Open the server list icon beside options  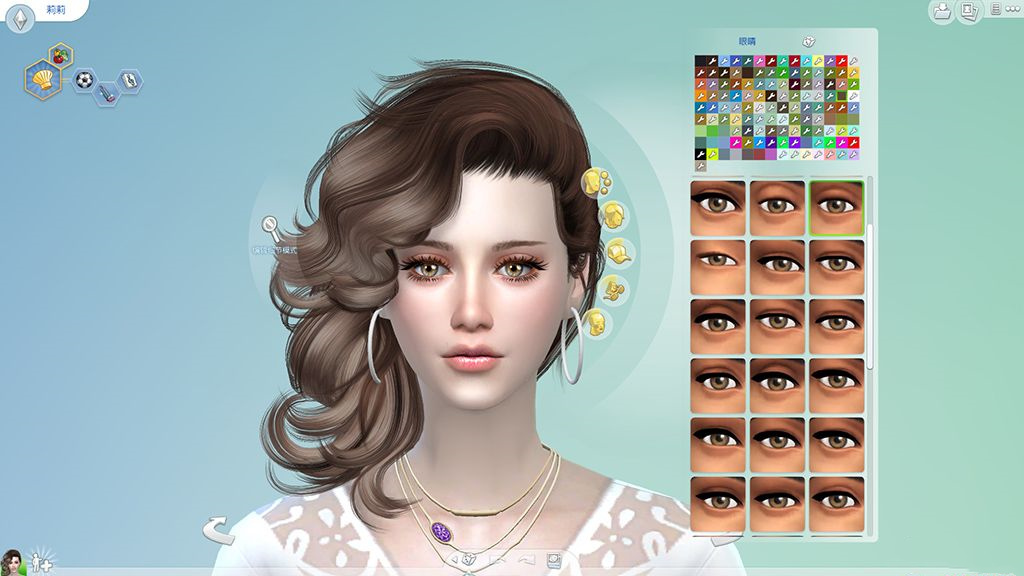tap(996, 9)
